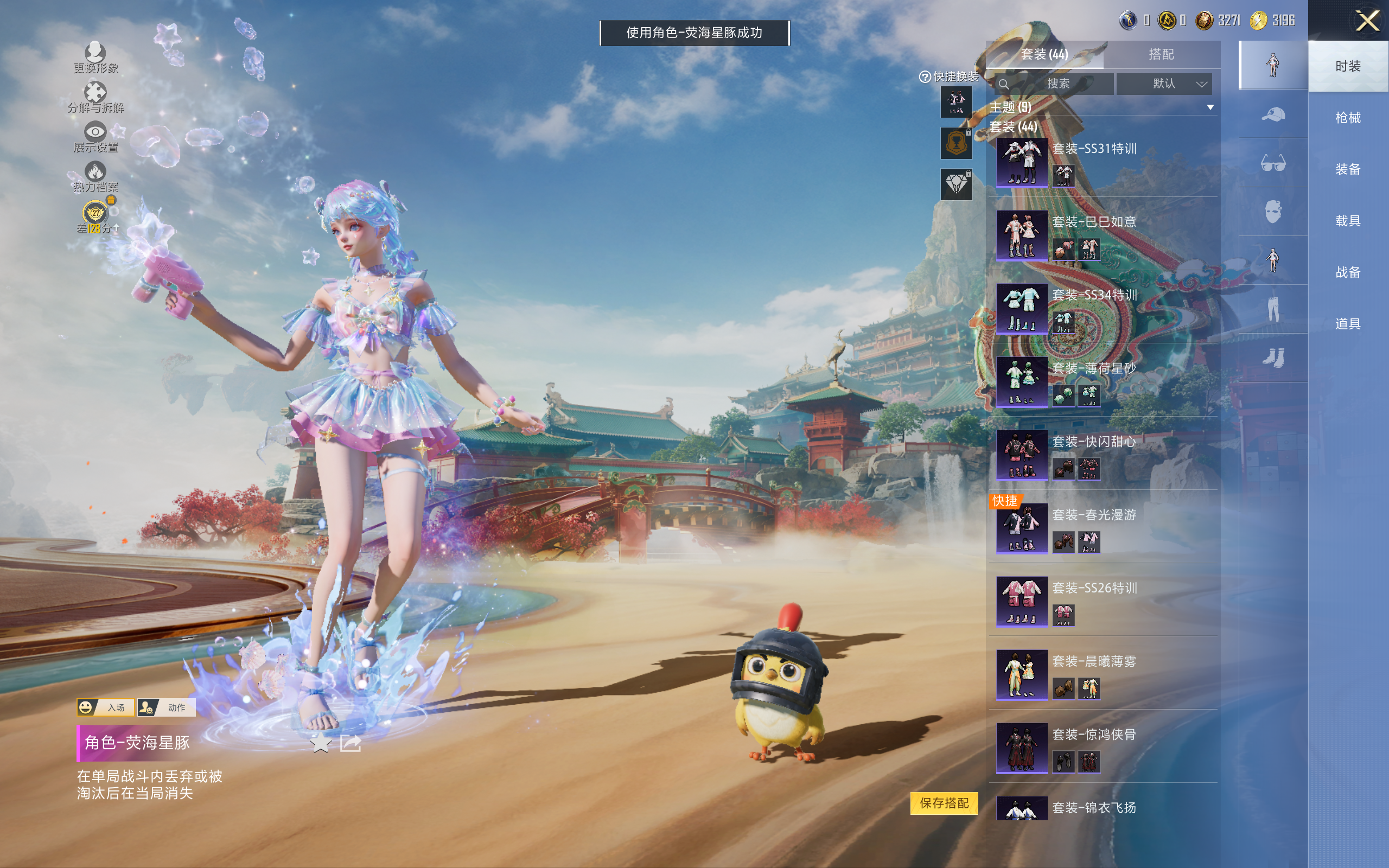Favorite the character with the star icon

320,743
